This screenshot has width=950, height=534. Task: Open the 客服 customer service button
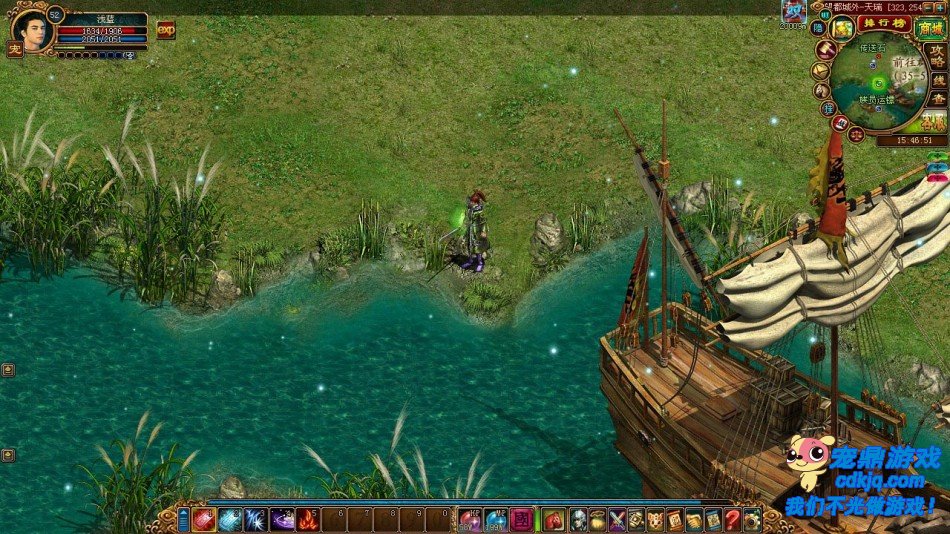click(x=933, y=122)
